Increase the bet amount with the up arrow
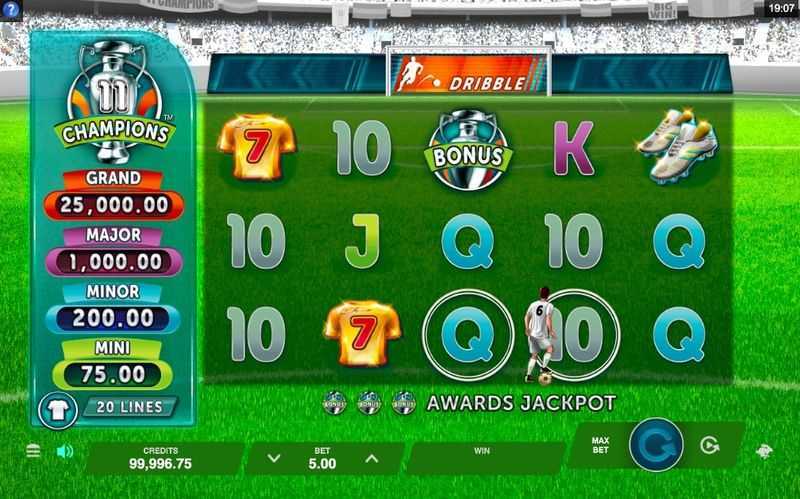Image resolution: width=800 pixels, height=499 pixels. point(371,458)
